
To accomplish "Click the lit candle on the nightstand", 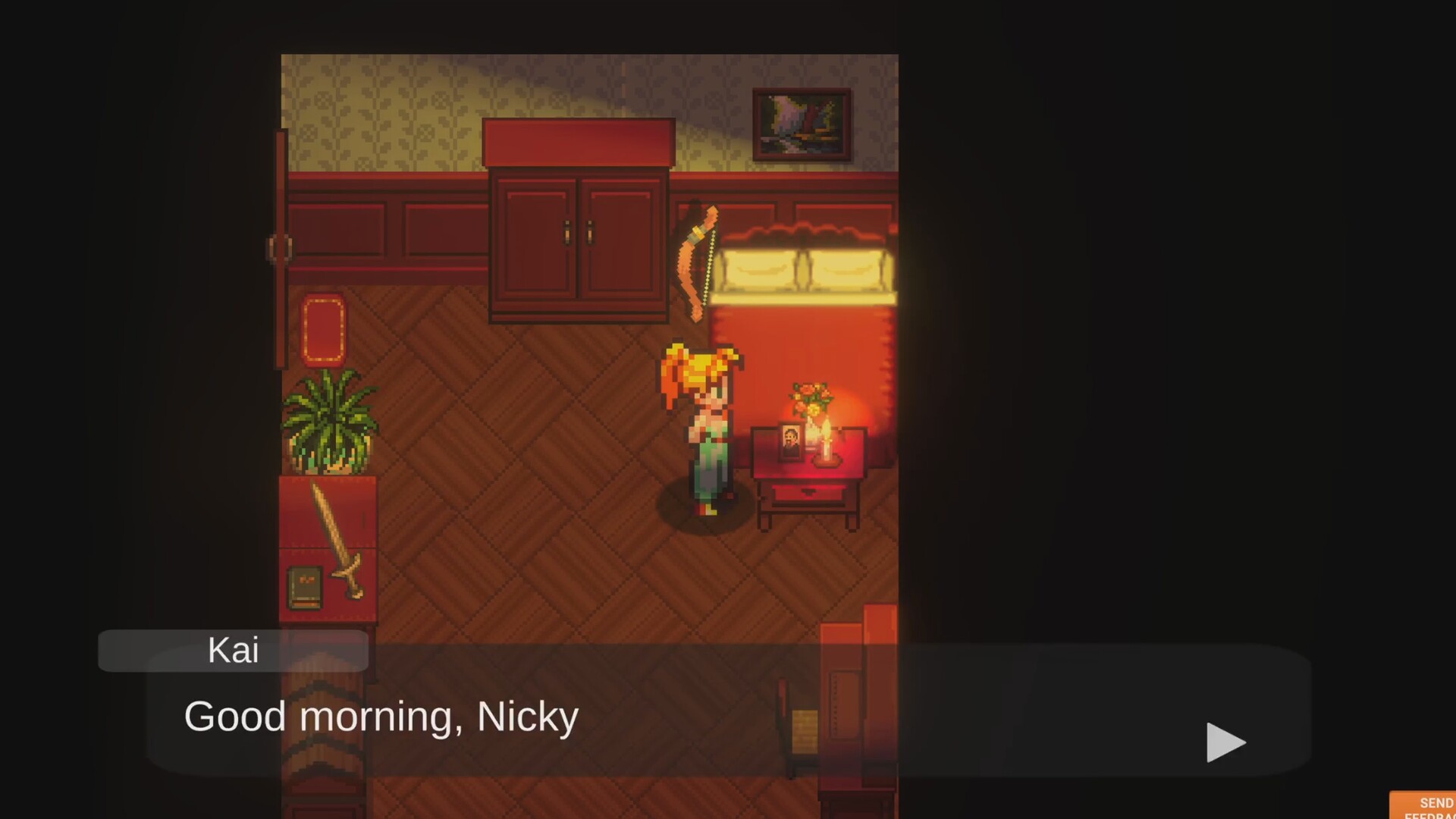I will (x=827, y=447).
